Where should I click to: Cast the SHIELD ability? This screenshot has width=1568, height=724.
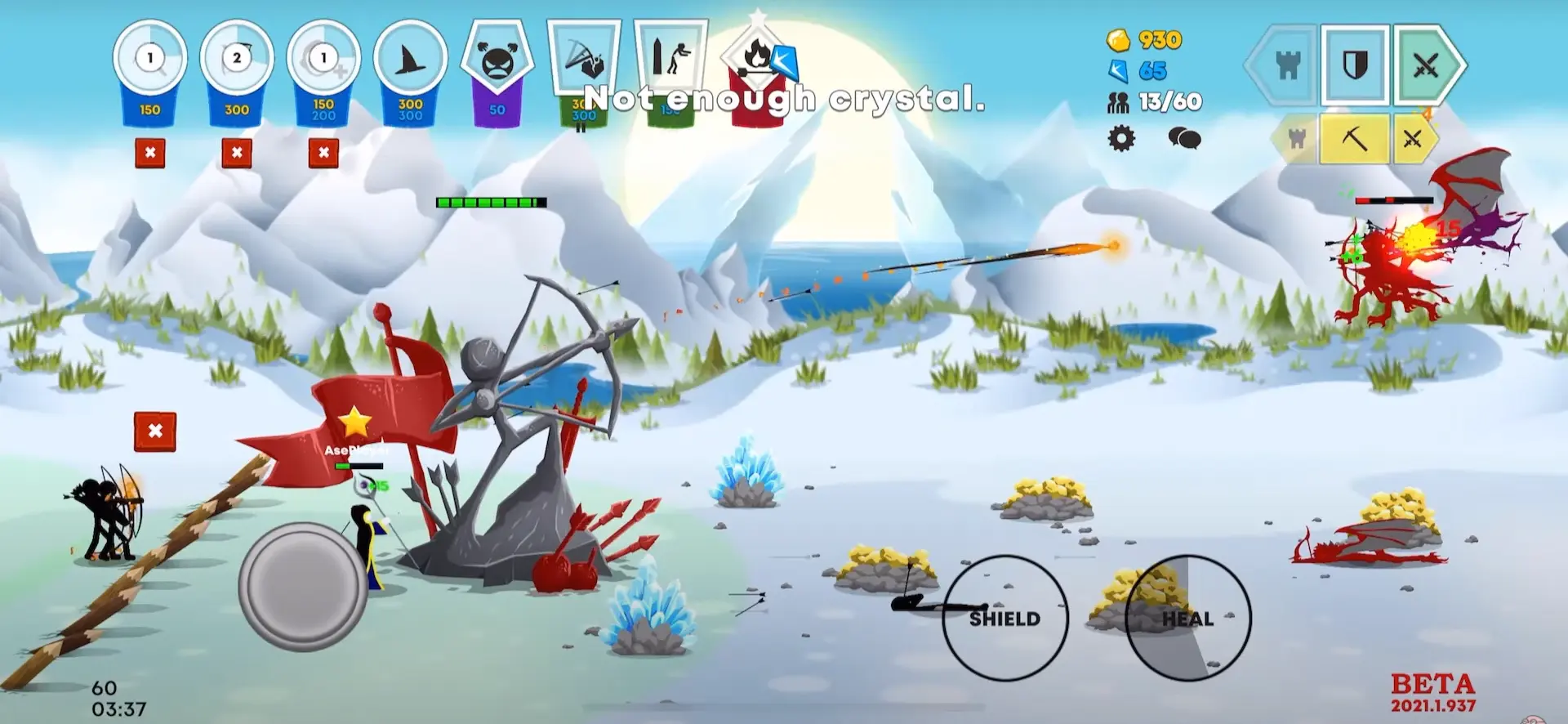click(1004, 618)
